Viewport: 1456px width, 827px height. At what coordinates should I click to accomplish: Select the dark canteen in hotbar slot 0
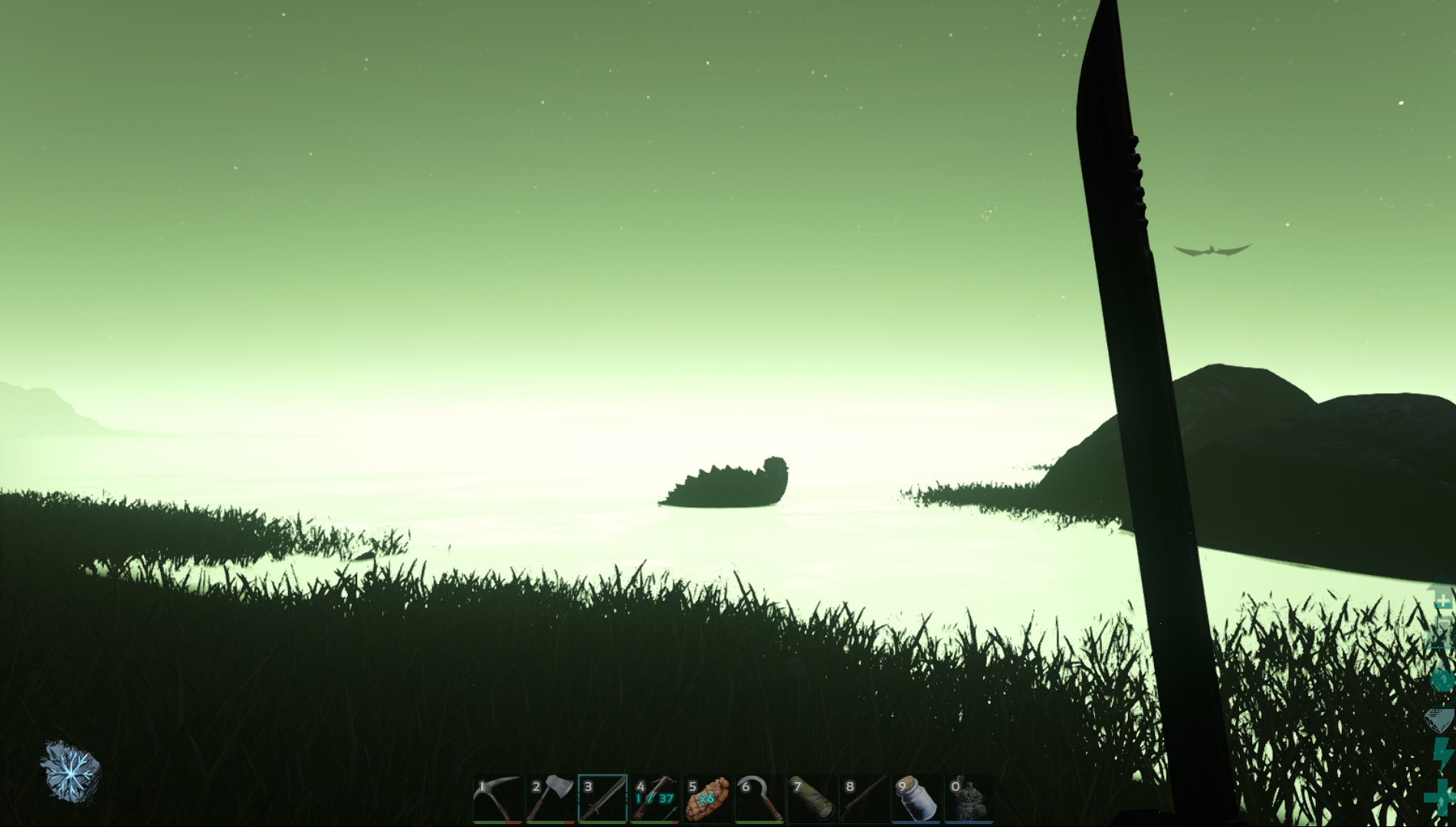[969, 799]
